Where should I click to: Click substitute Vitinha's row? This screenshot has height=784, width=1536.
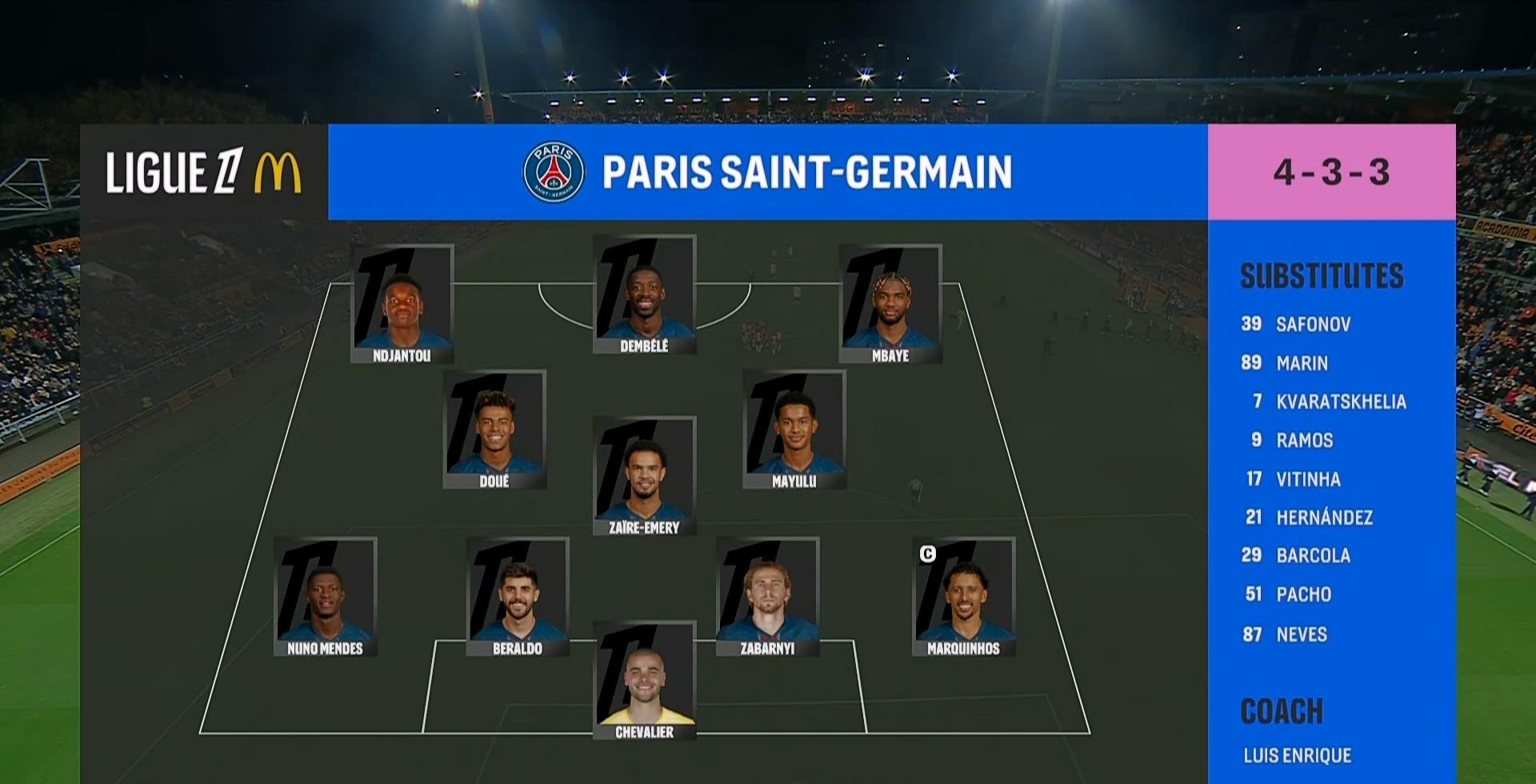click(x=1307, y=479)
